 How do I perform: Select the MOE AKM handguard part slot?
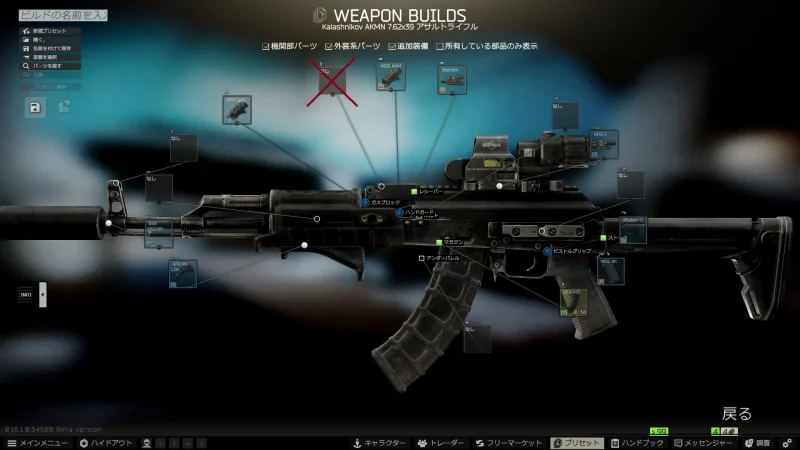(391, 77)
